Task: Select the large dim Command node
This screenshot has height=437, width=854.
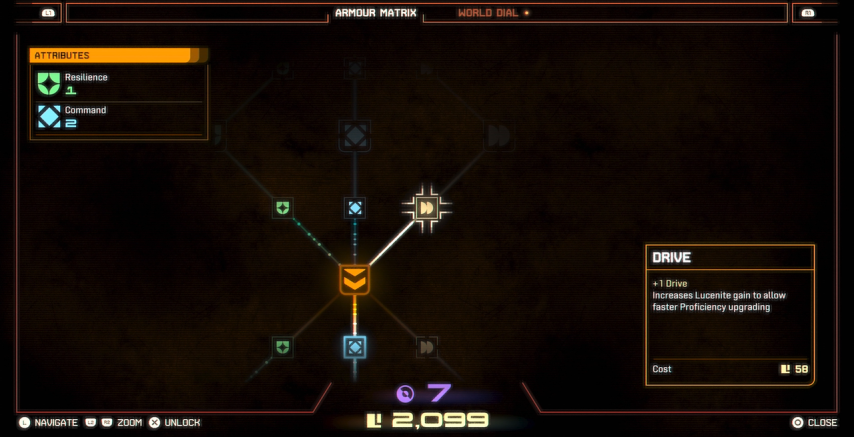Action: [354, 136]
